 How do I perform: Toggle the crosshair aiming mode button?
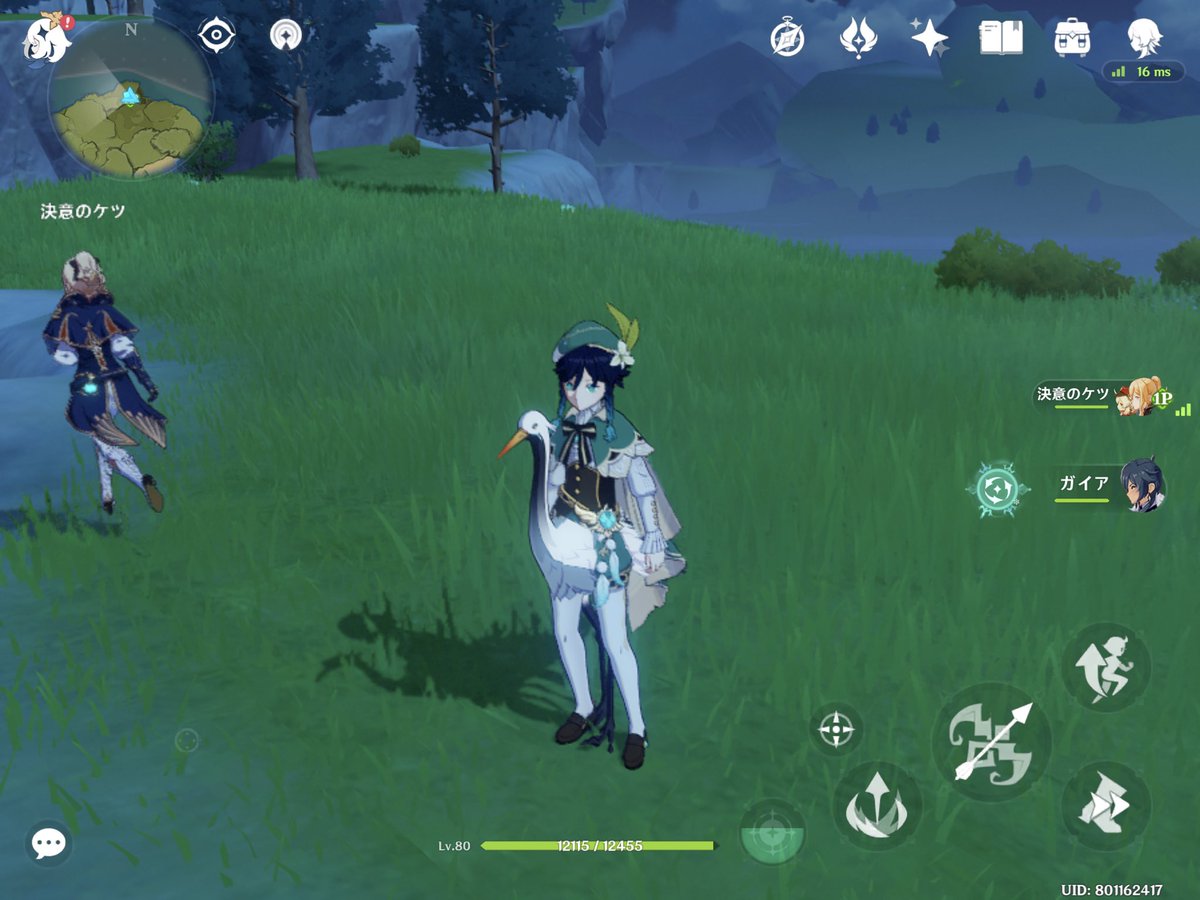tap(836, 729)
